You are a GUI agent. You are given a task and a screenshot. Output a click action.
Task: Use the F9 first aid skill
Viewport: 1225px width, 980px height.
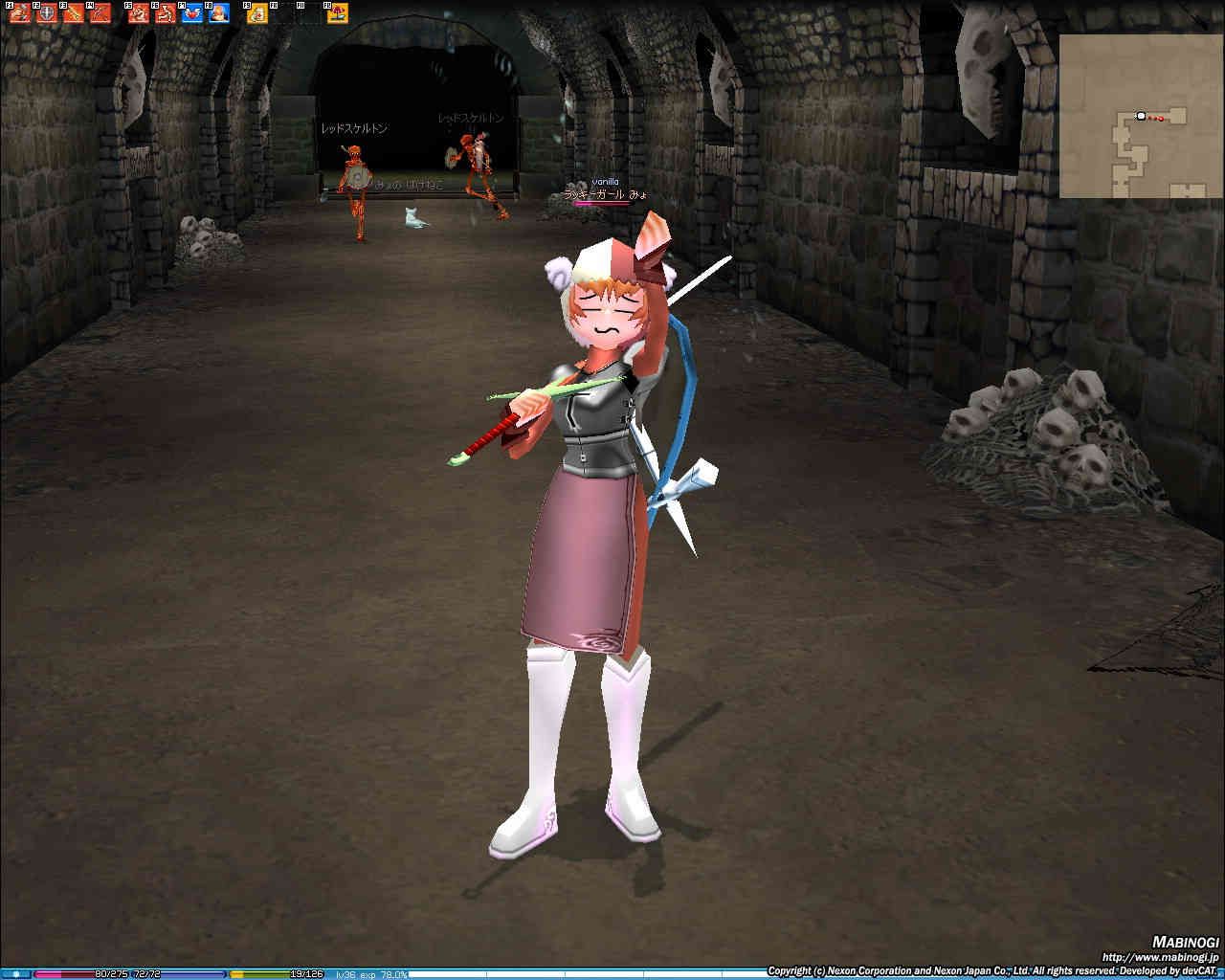point(256,13)
